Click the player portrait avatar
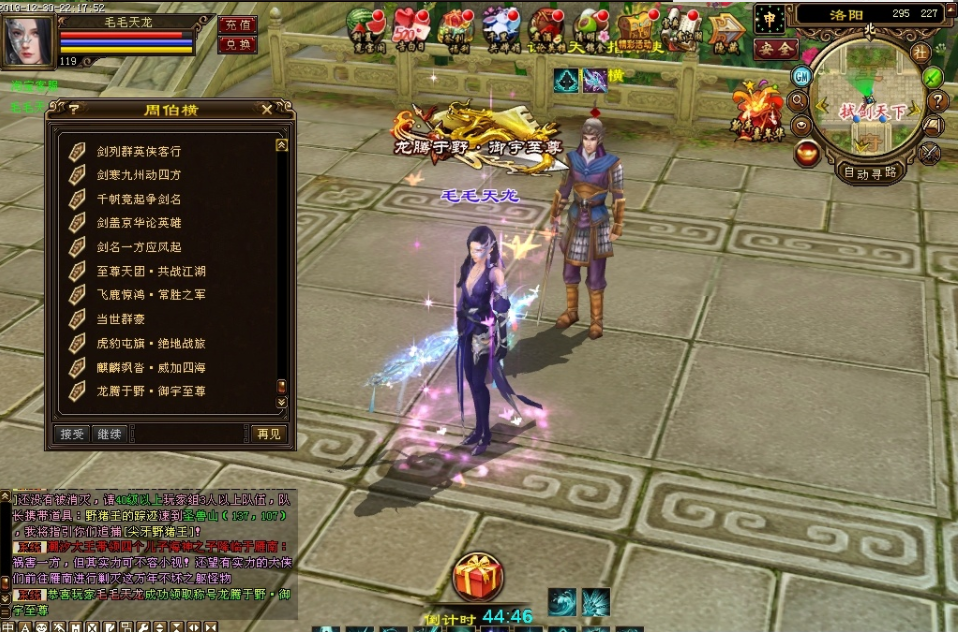This screenshot has width=958, height=632. [27, 42]
